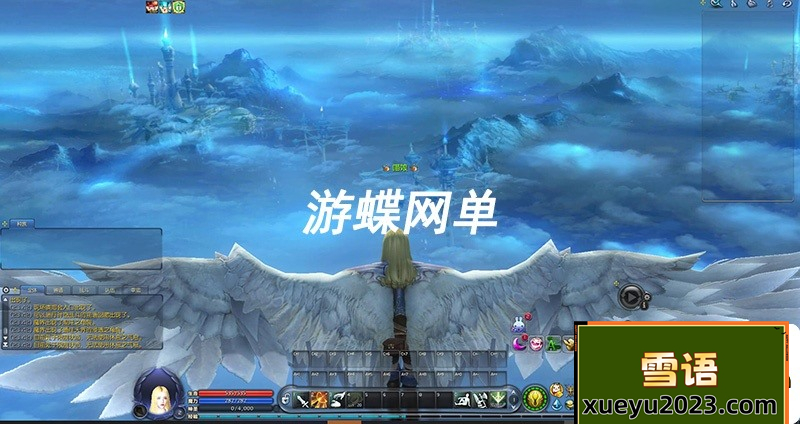The width and height of the screenshot is (800, 424).
Task: Click the red buff icon at the top
Action: (152, 6)
